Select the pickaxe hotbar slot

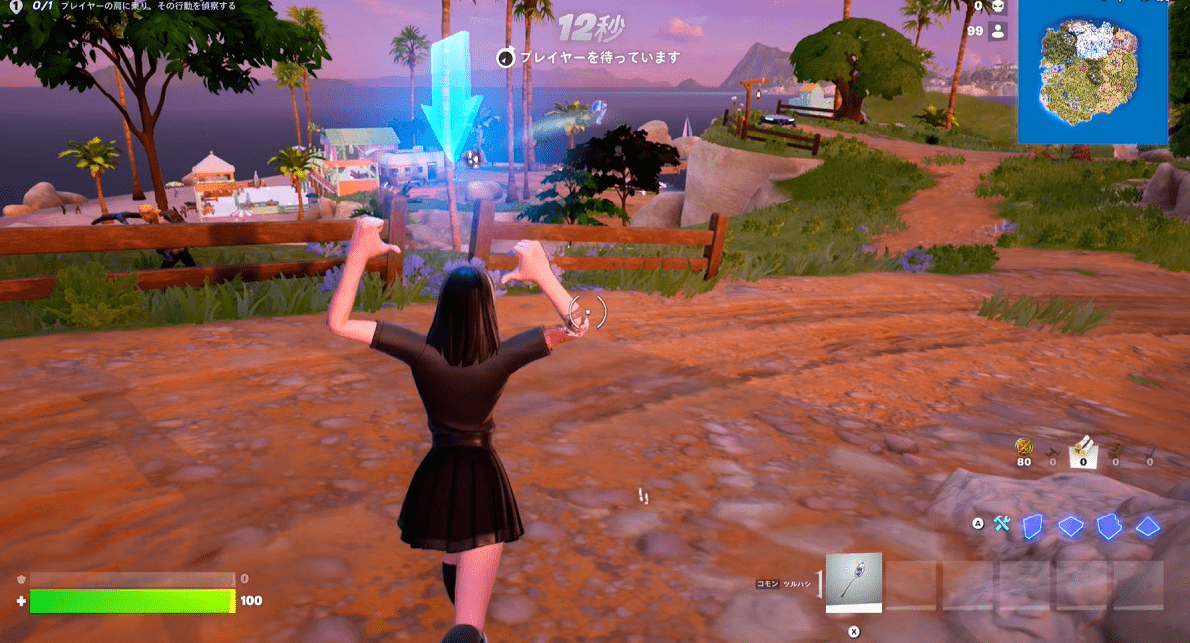(854, 582)
